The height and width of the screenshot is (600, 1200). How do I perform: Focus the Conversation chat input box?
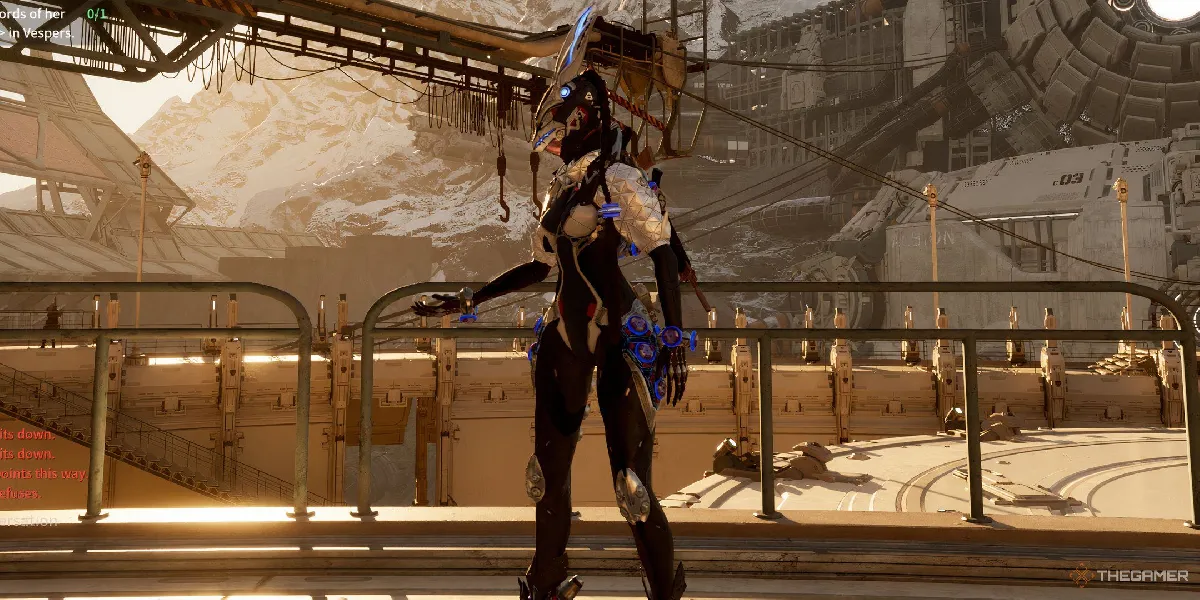30,520
